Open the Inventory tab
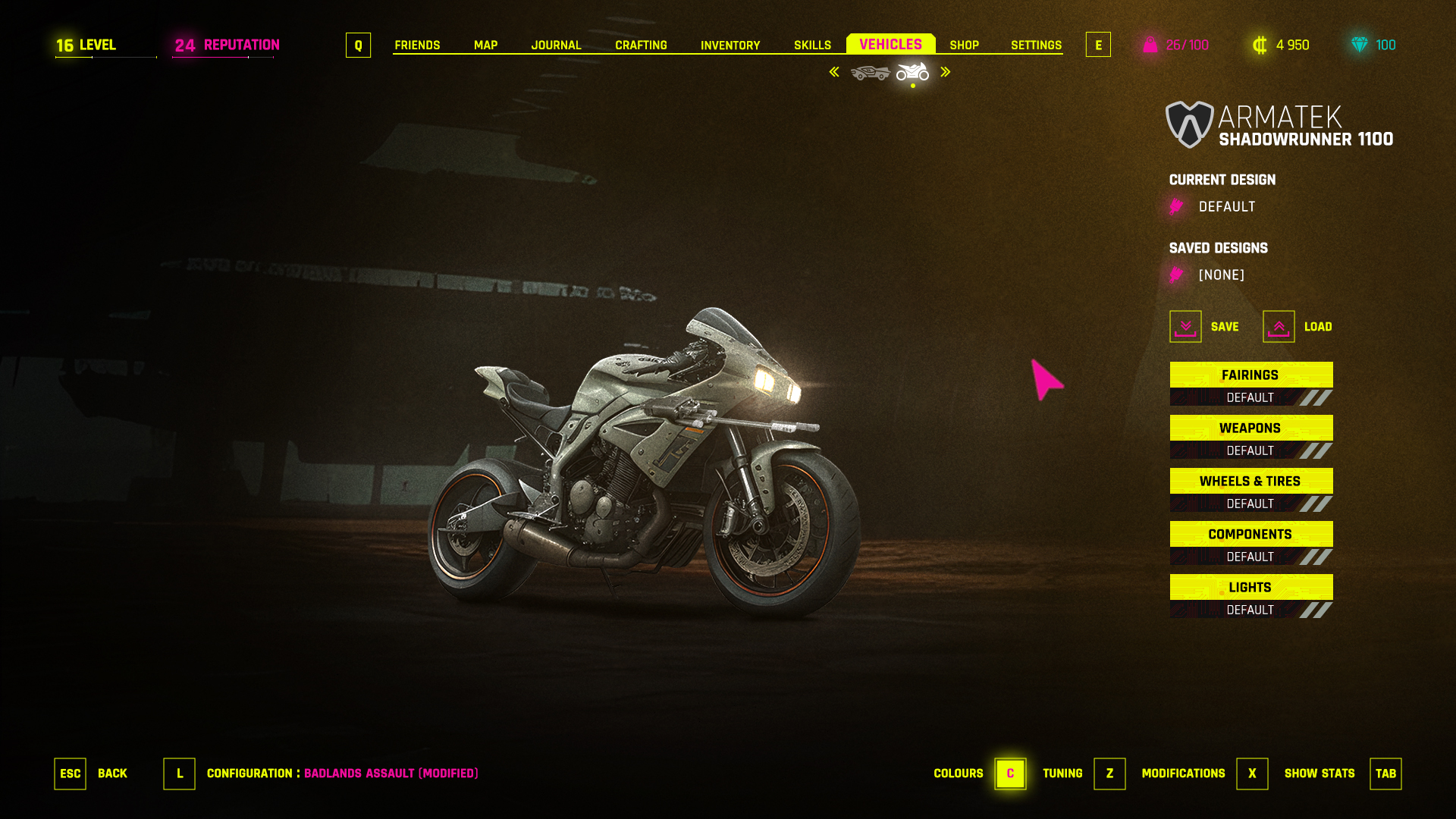Screen dimensions: 1456x819 [x=730, y=45]
